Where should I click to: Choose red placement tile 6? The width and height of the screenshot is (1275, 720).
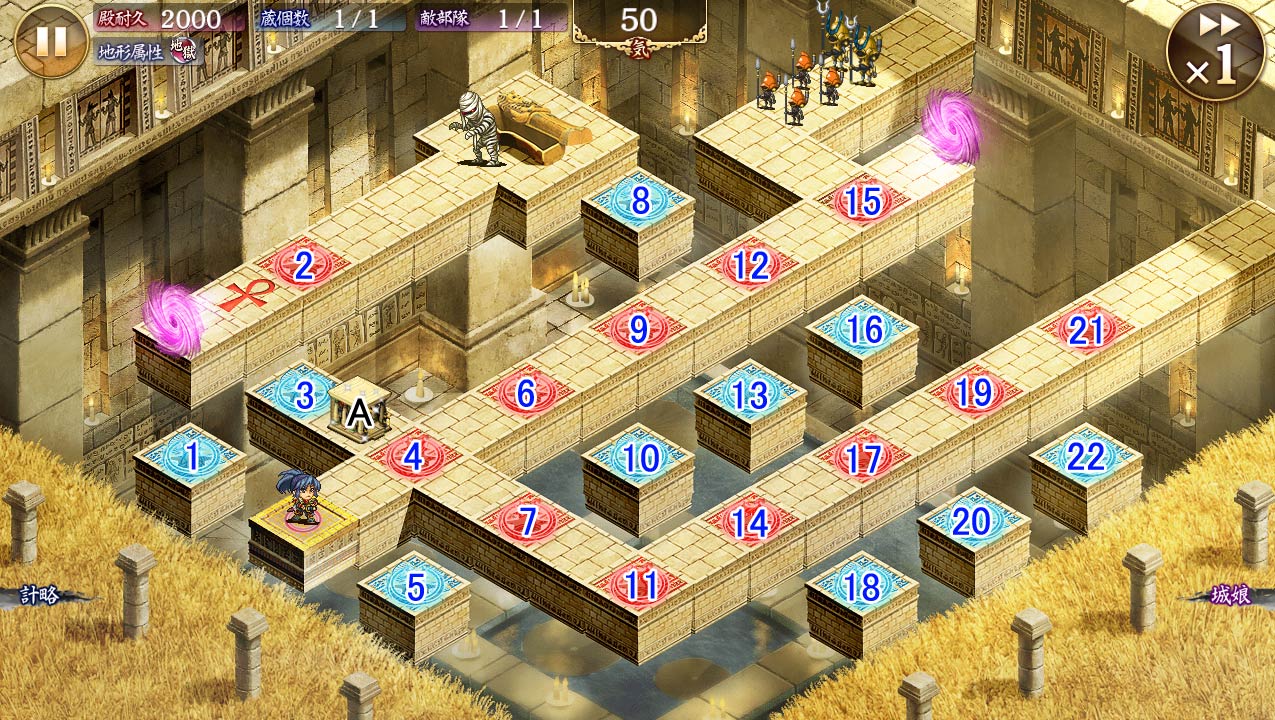526,394
